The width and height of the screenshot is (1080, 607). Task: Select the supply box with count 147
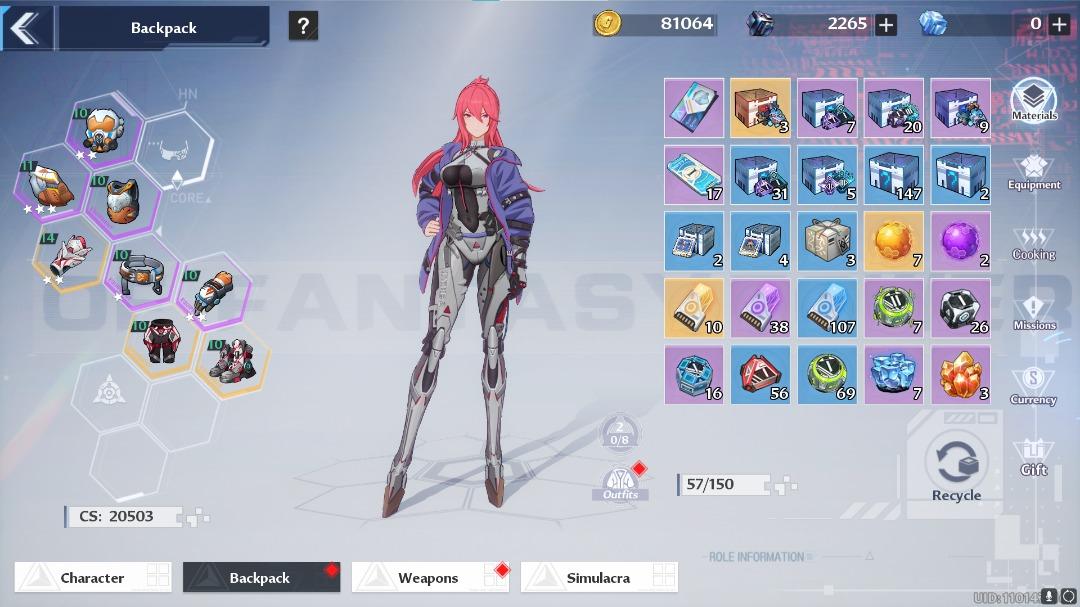tap(894, 174)
